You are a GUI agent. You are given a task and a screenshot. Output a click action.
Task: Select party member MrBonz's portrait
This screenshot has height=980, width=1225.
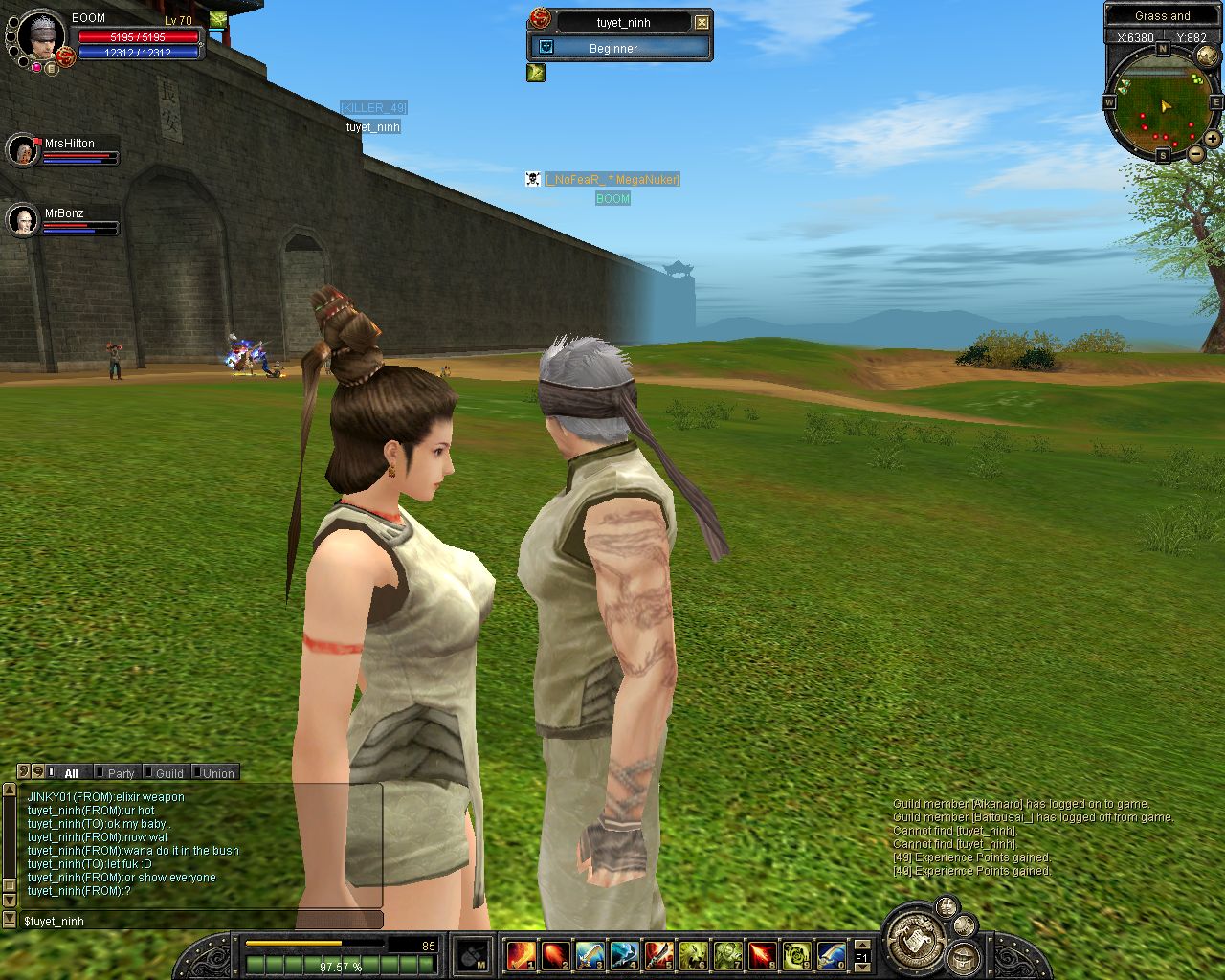tap(22, 220)
